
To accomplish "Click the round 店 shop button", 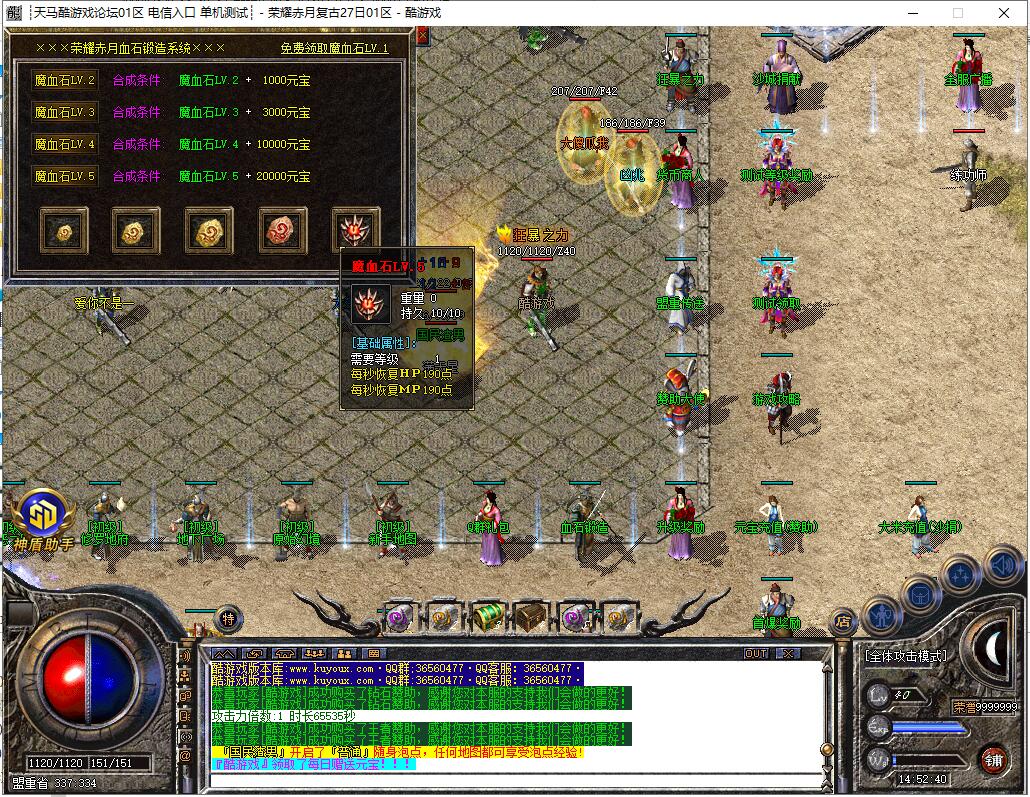I will (x=844, y=622).
